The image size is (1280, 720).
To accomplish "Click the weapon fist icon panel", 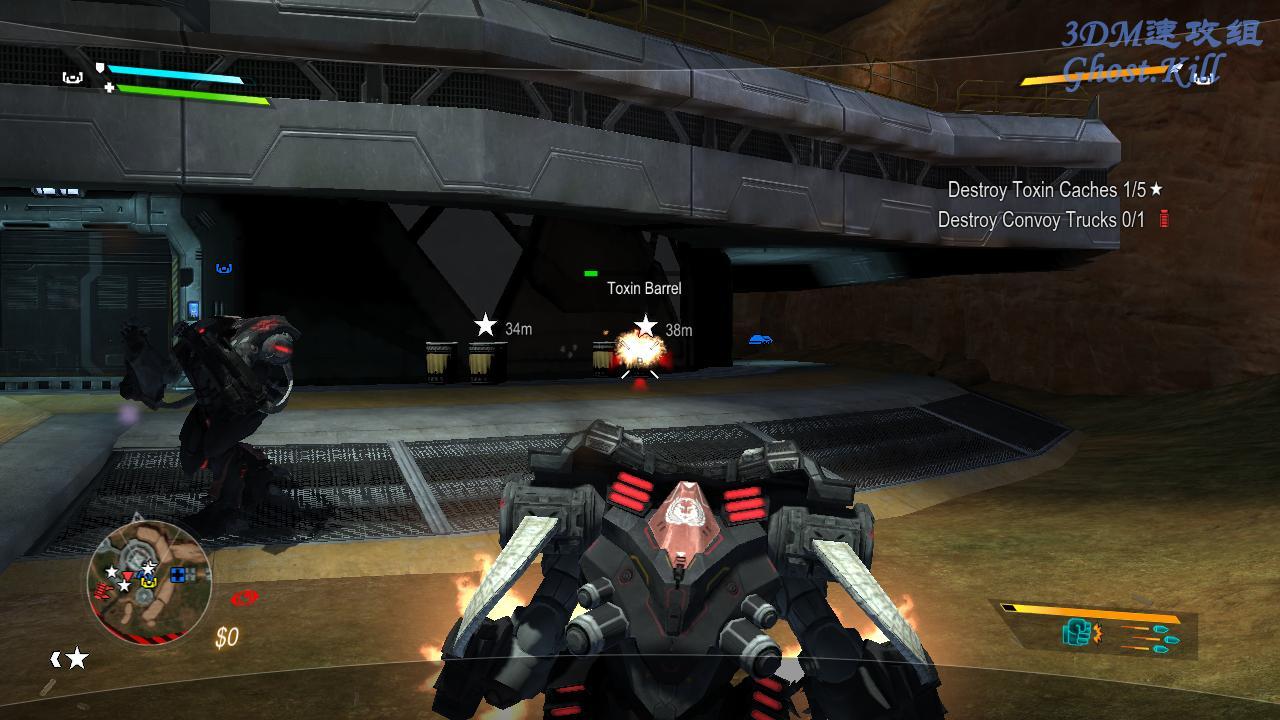I will pos(1080,632).
